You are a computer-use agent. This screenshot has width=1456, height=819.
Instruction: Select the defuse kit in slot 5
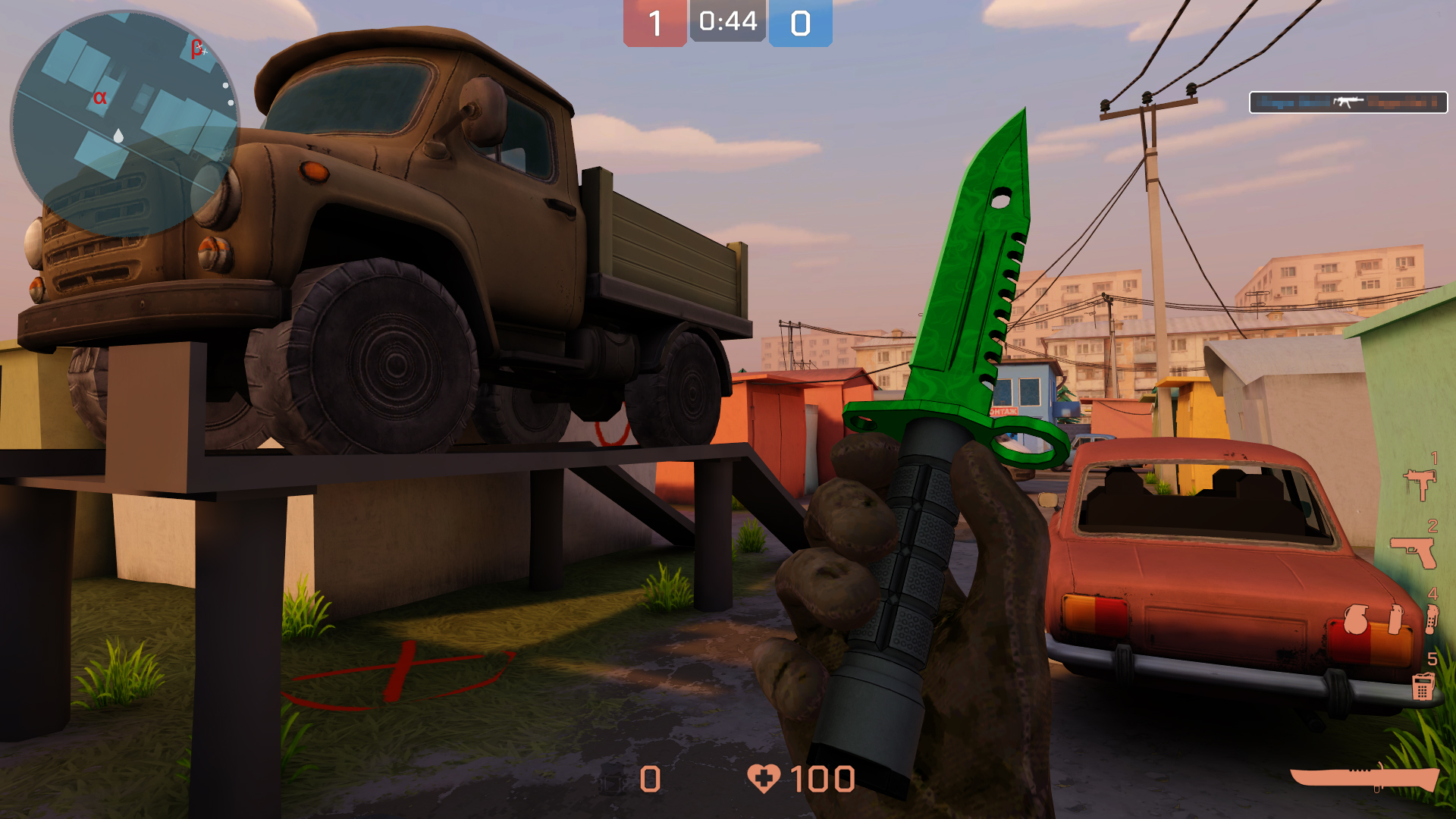coord(1423,686)
